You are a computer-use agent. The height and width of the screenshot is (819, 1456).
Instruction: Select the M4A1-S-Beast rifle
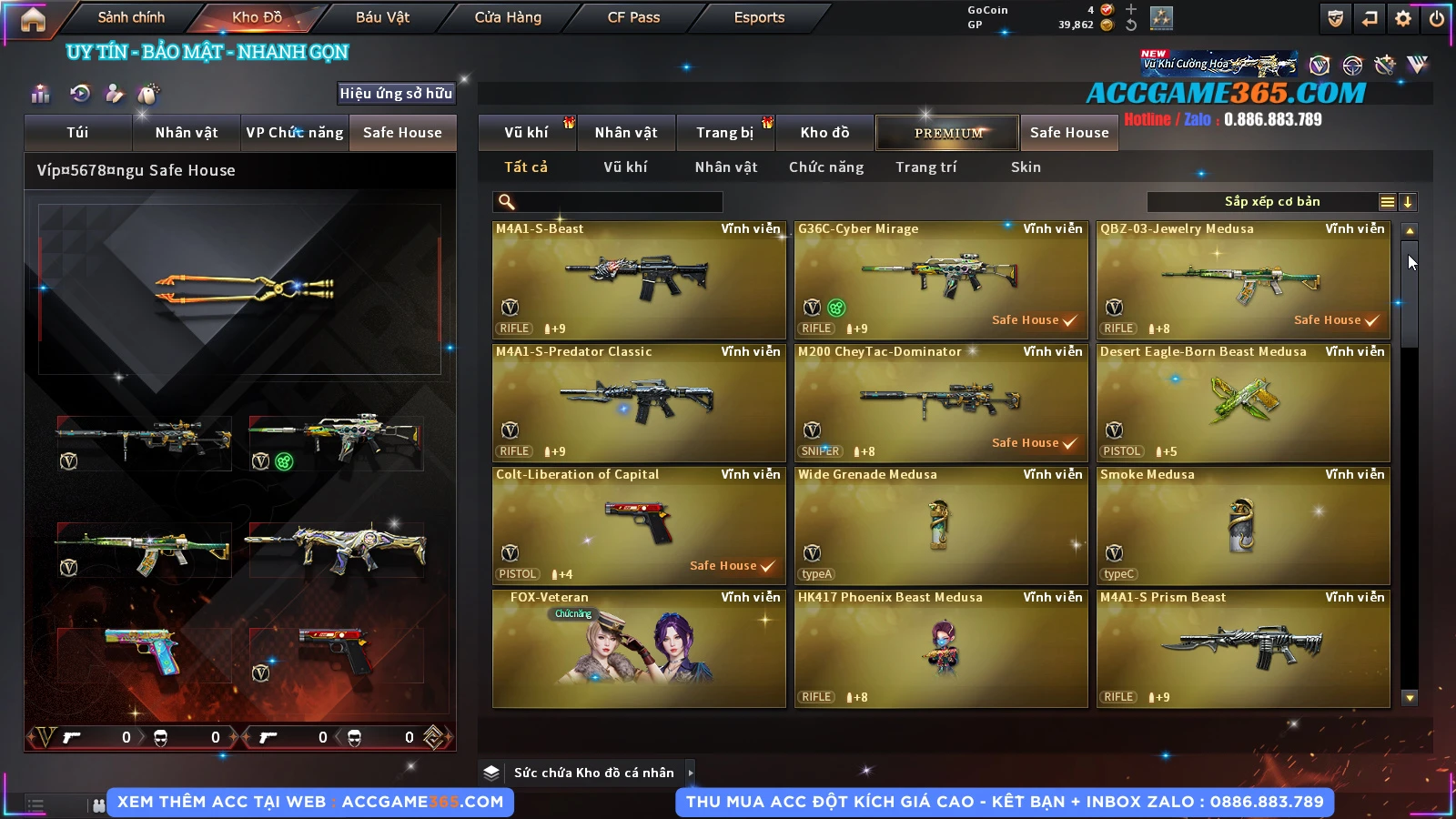[638, 279]
